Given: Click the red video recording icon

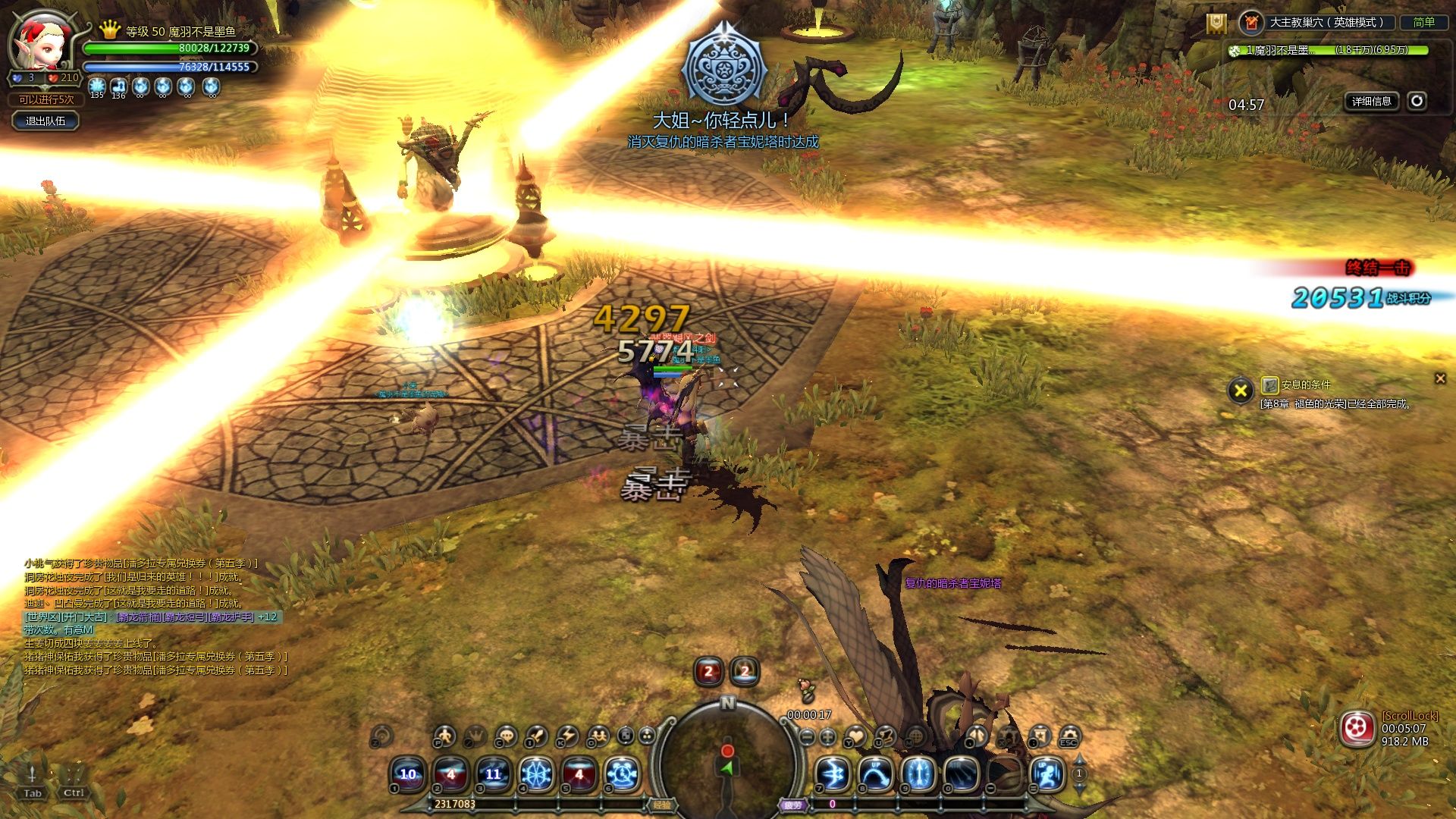Looking at the screenshot, I should pyautogui.click(x=1357, y=730).
